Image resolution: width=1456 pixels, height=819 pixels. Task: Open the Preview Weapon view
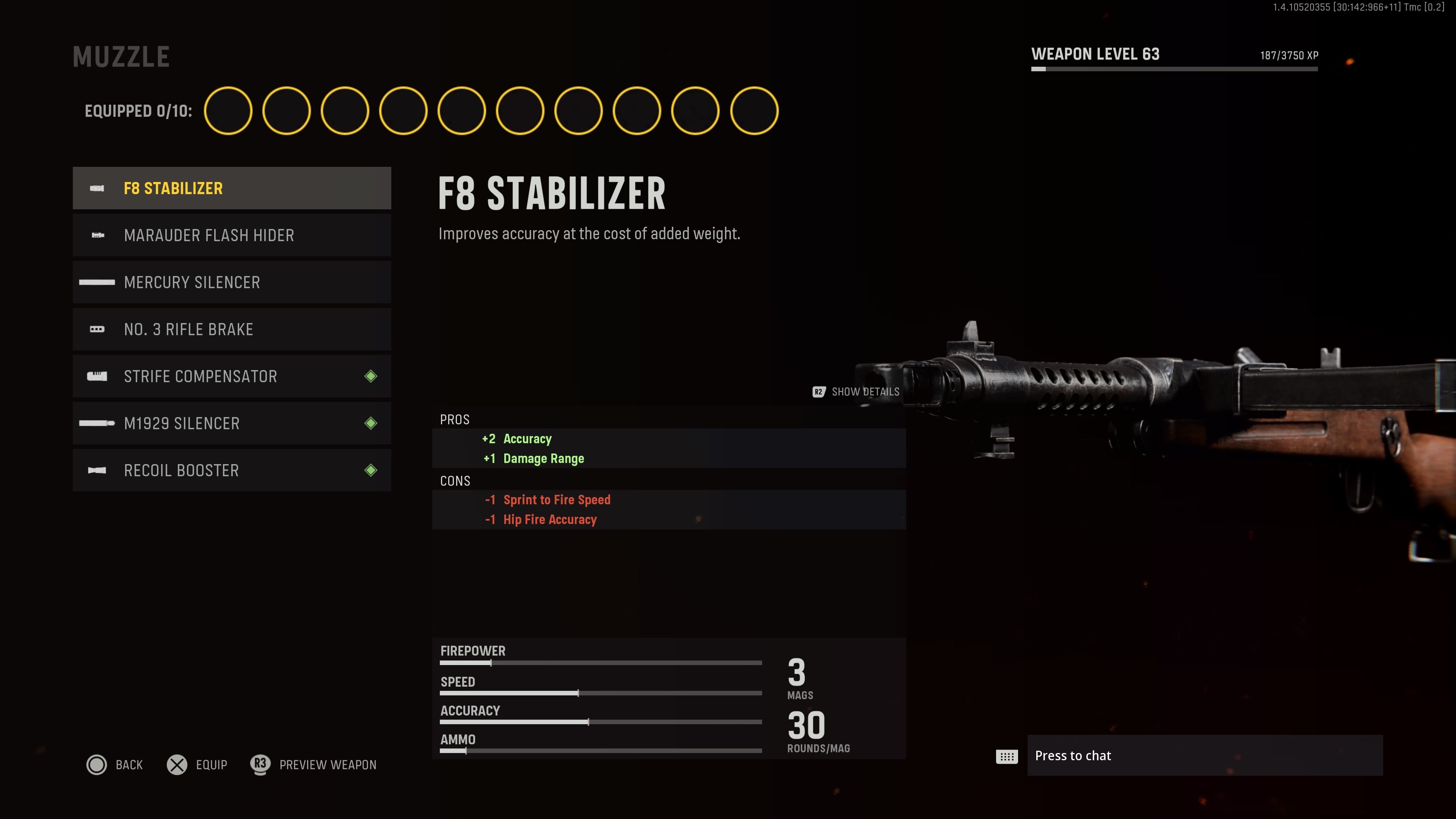click(x=314, y=765)
